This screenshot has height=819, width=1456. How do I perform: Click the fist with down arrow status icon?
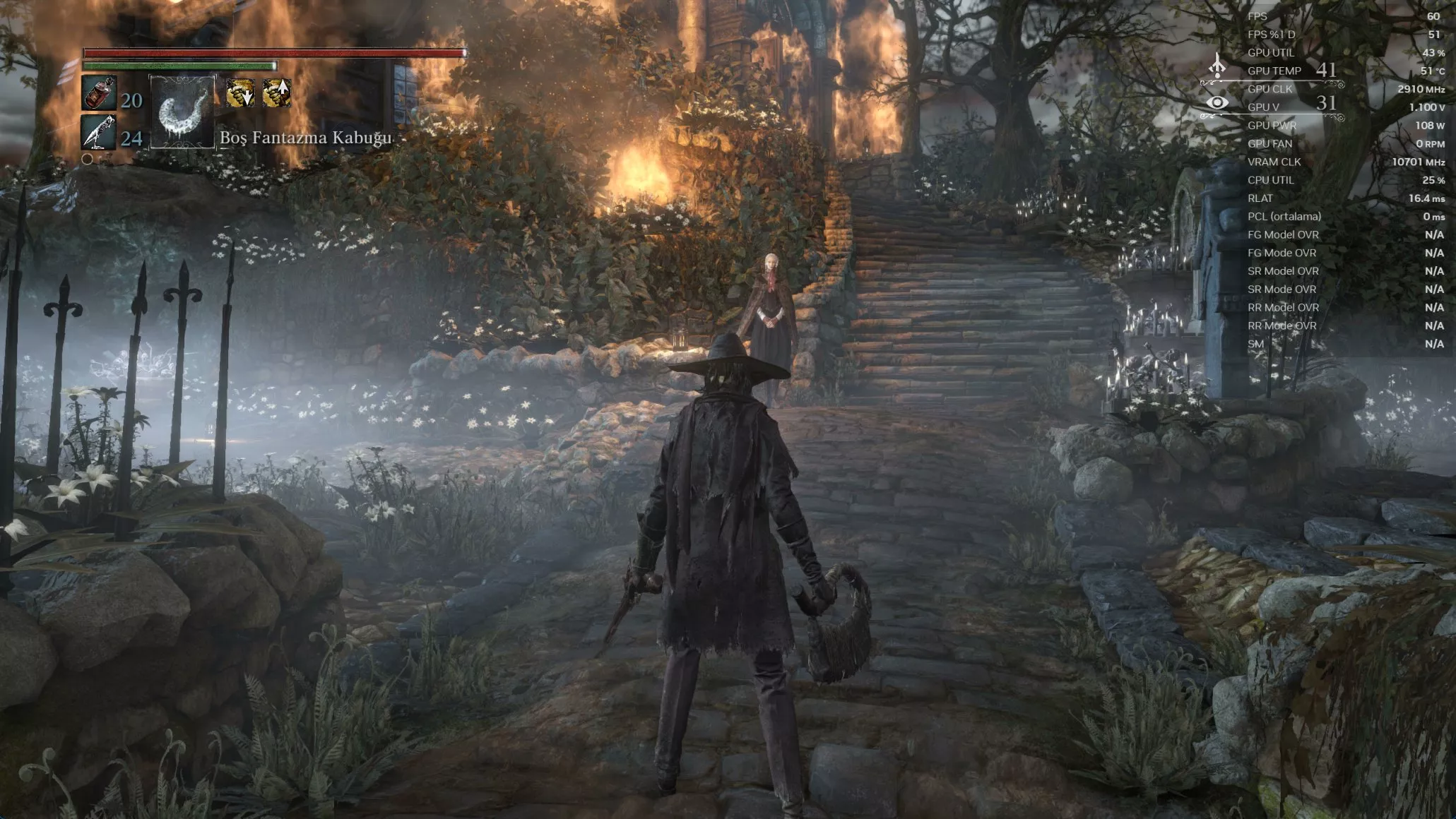click(240, 93)
